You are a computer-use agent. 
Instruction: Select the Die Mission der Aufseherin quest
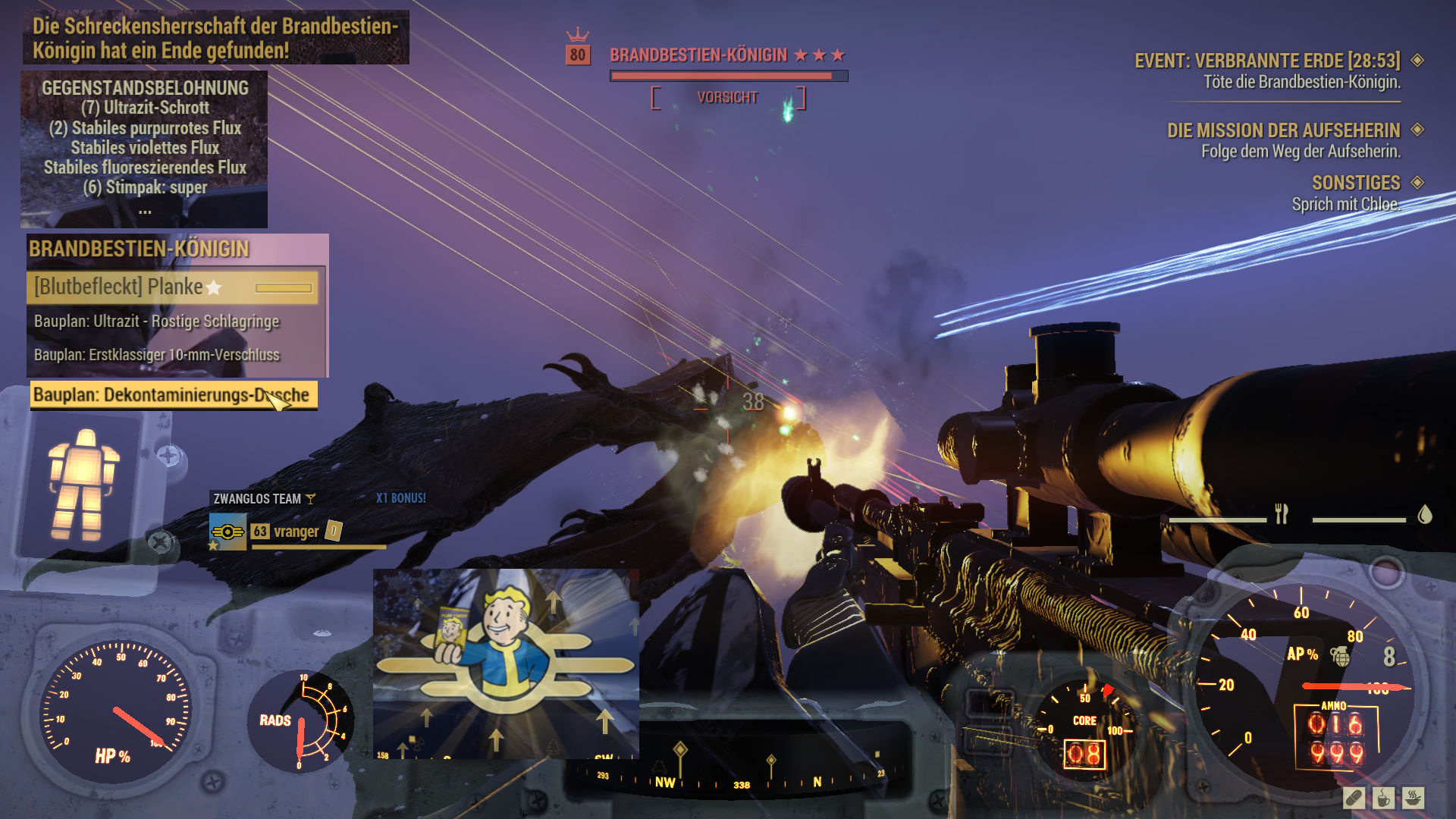click(x=1283, y=130)
